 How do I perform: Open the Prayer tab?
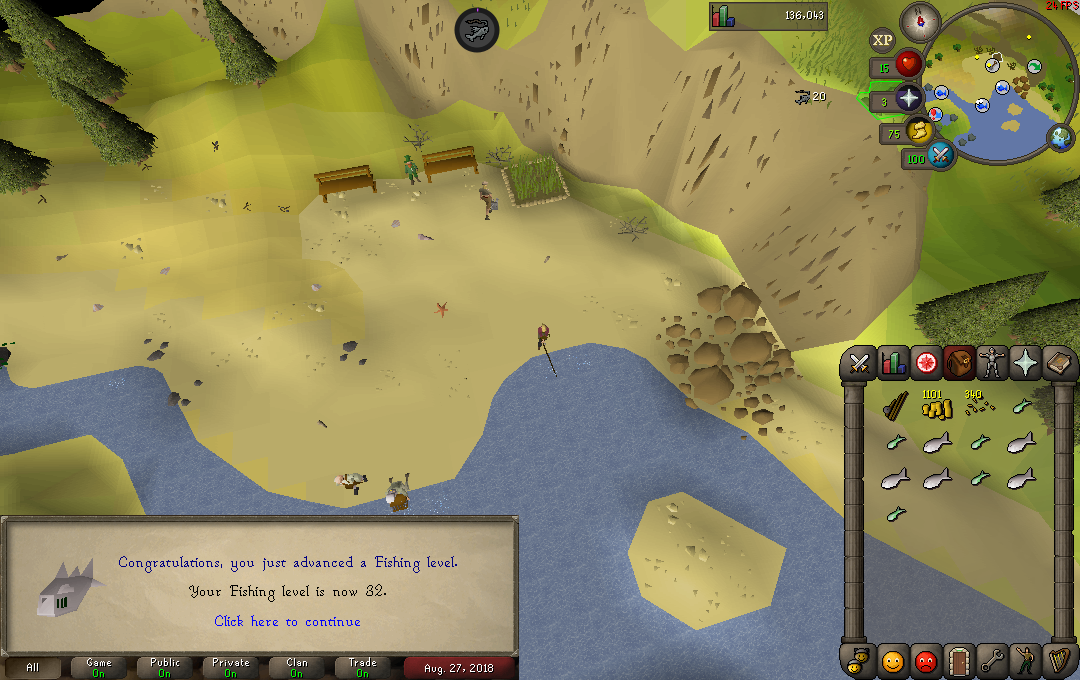pyautogui.click(x=1027, y=364)
